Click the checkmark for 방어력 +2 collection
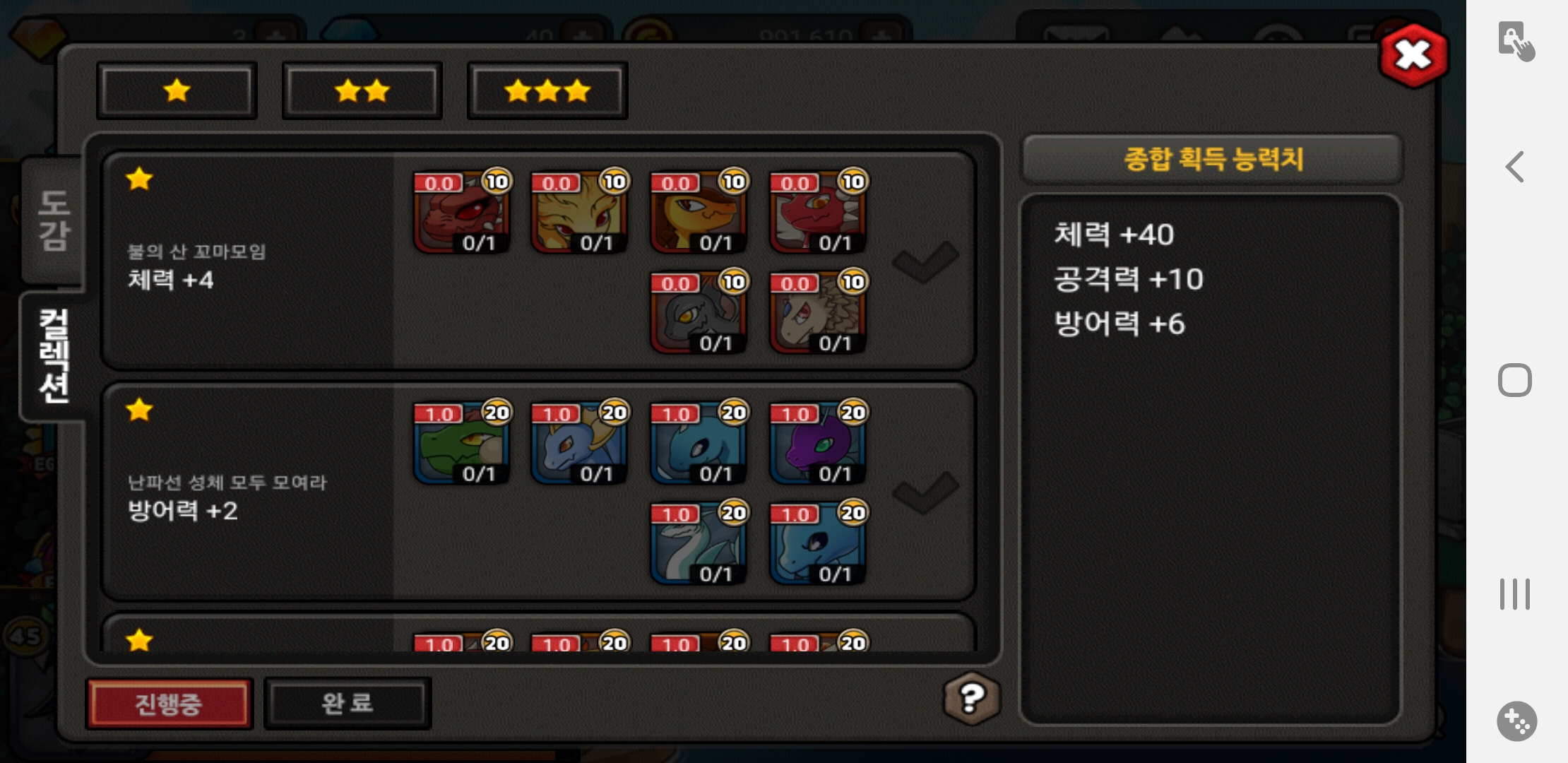 point(925,492)
